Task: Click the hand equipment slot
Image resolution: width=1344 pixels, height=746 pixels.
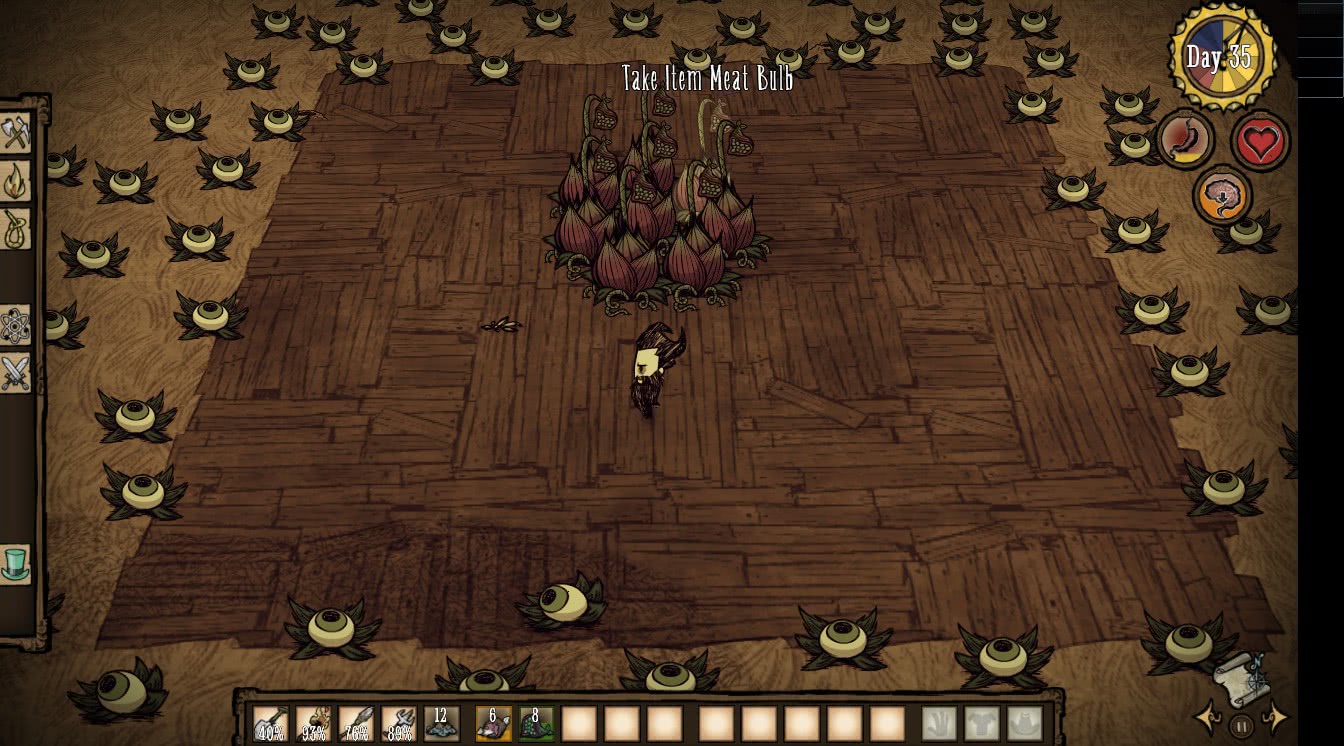Action: 938,723
